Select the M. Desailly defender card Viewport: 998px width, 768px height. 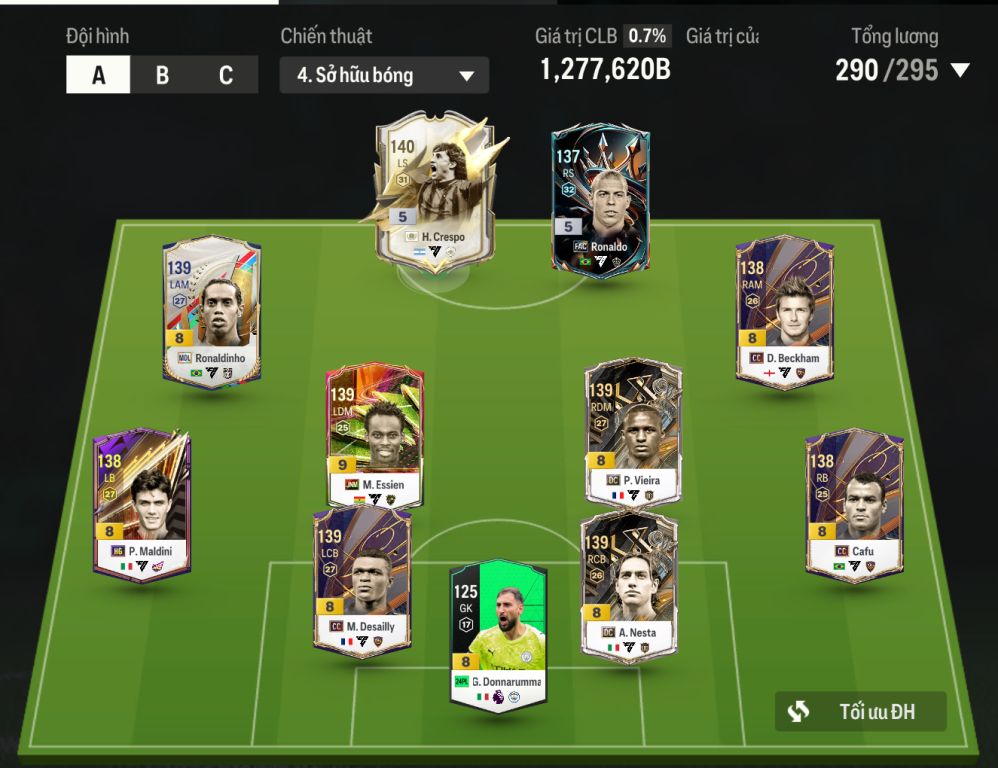(361, 582)
